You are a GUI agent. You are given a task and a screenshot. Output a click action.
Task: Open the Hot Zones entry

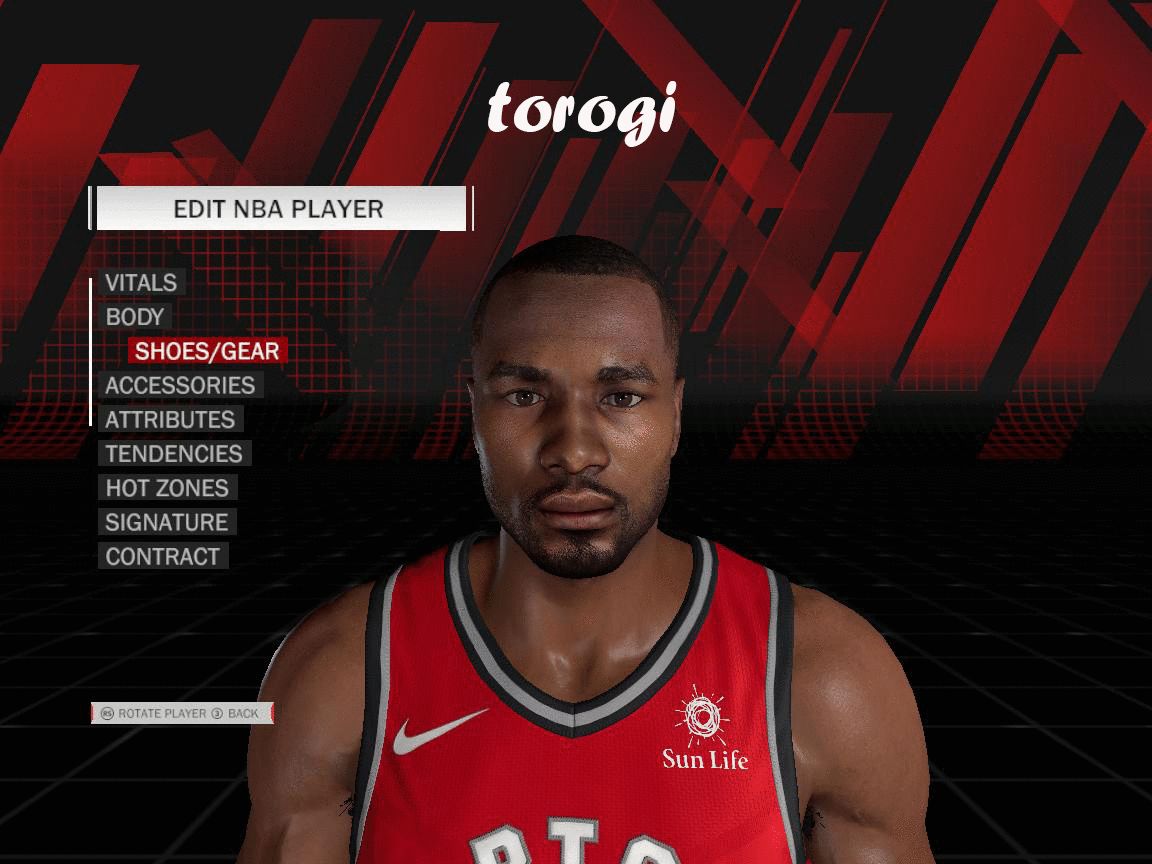(167, 488)
